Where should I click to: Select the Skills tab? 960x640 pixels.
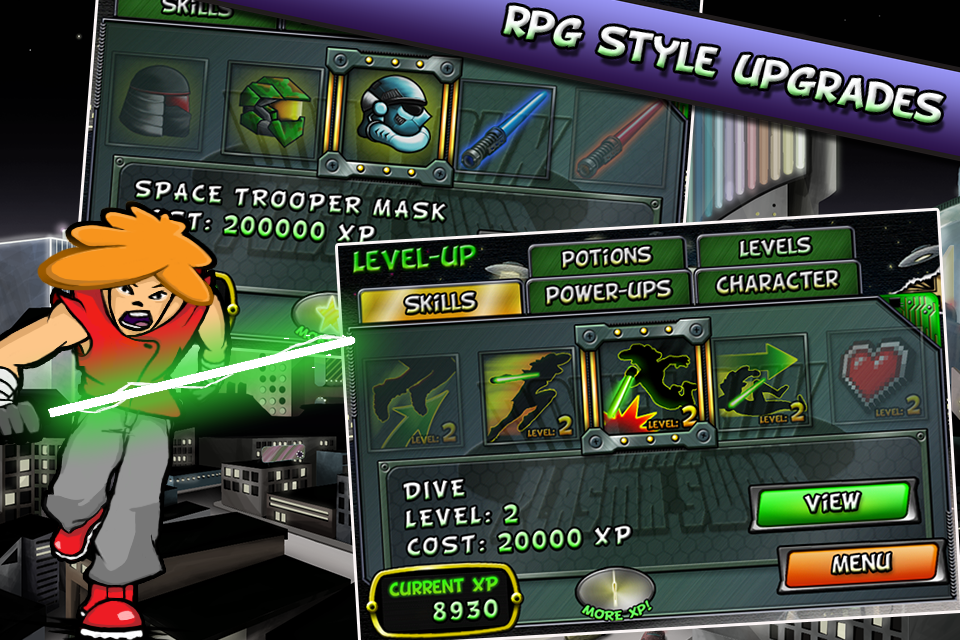tap(441, 302)
